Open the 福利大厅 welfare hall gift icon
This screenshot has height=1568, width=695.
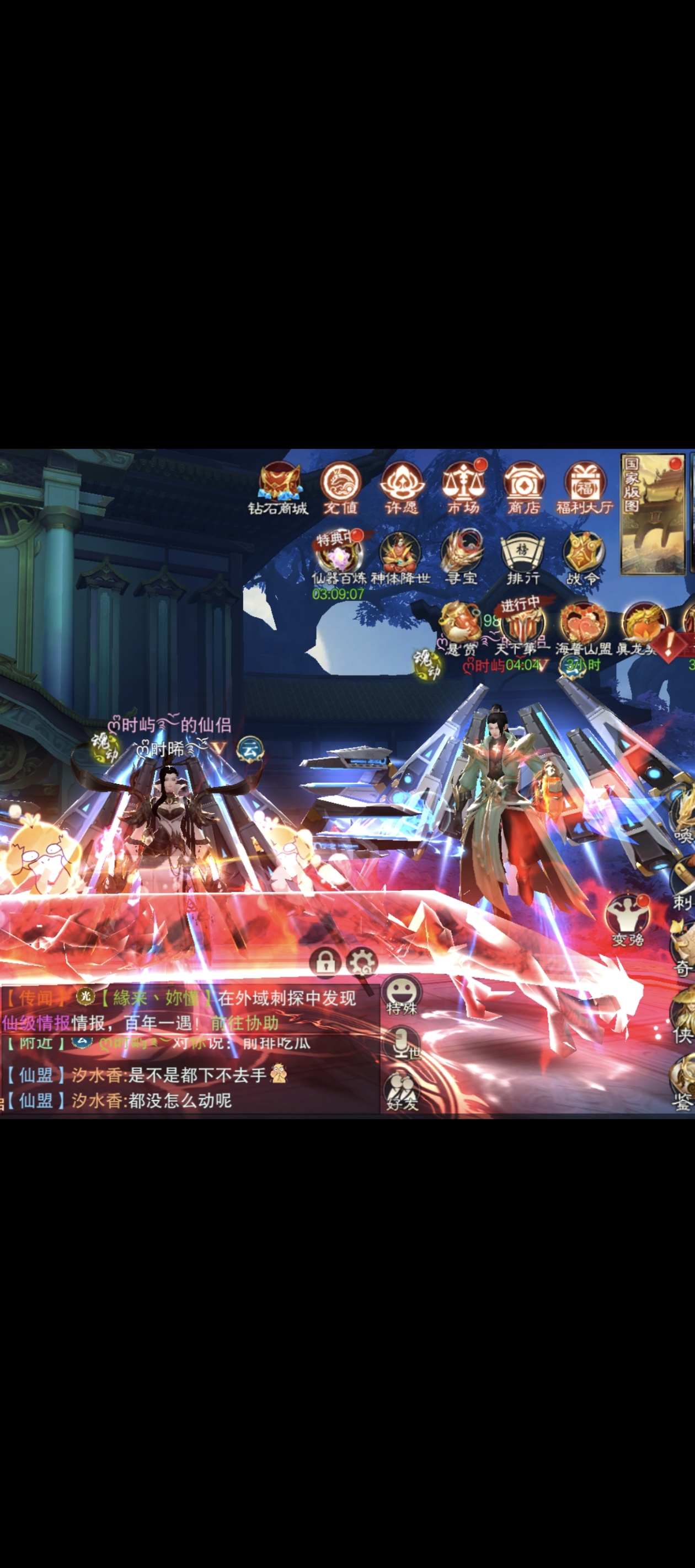click(x=585, y=485)
